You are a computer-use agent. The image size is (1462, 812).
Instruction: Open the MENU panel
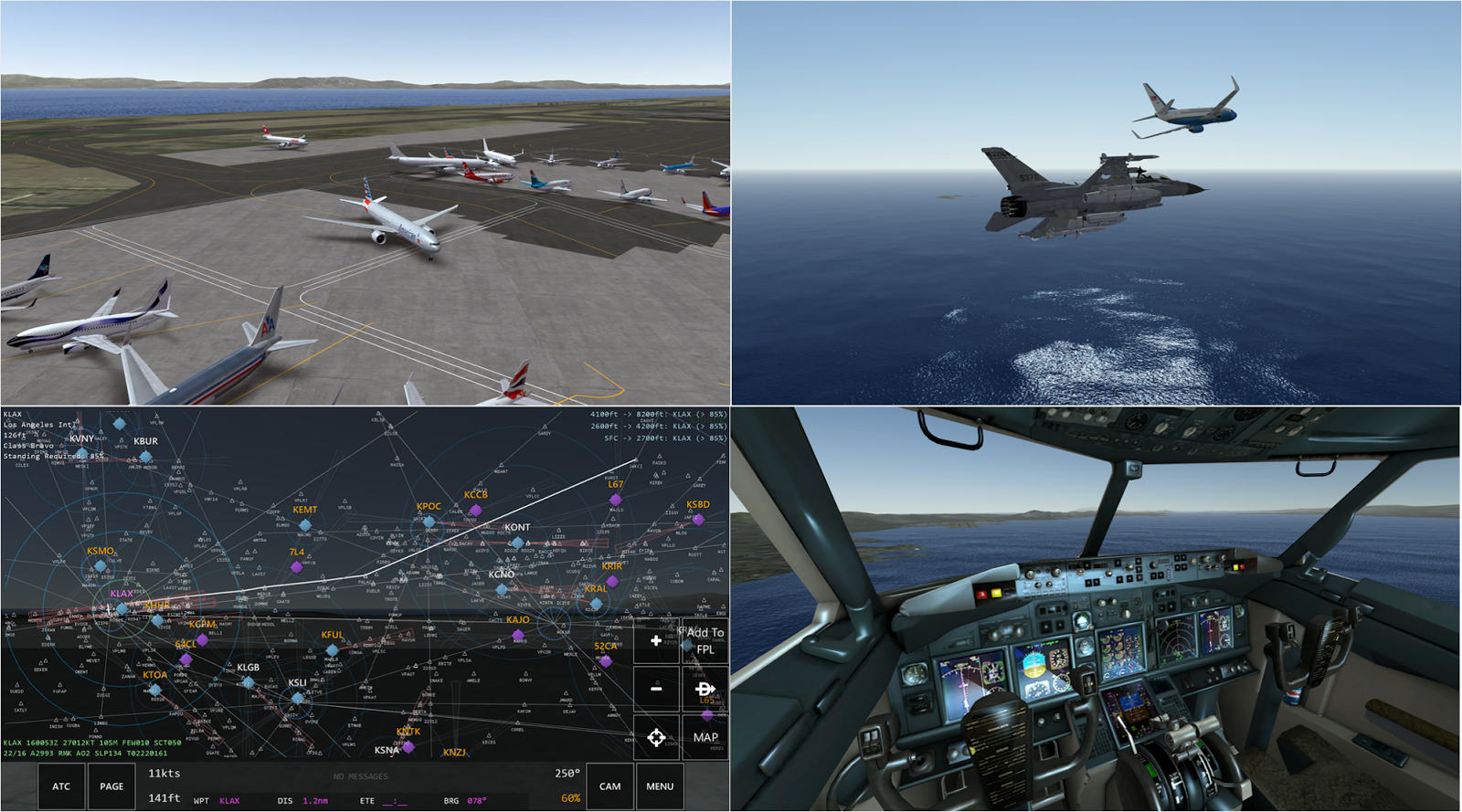click(660, 786)
